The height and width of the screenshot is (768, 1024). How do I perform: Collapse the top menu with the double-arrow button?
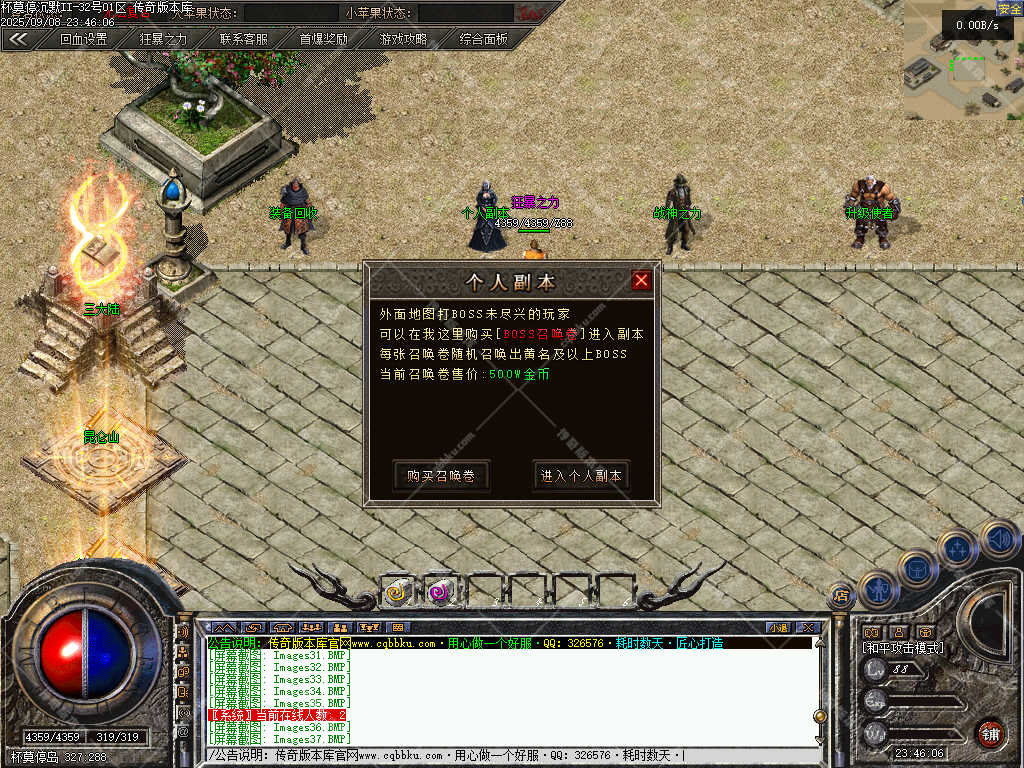(18, 40)
